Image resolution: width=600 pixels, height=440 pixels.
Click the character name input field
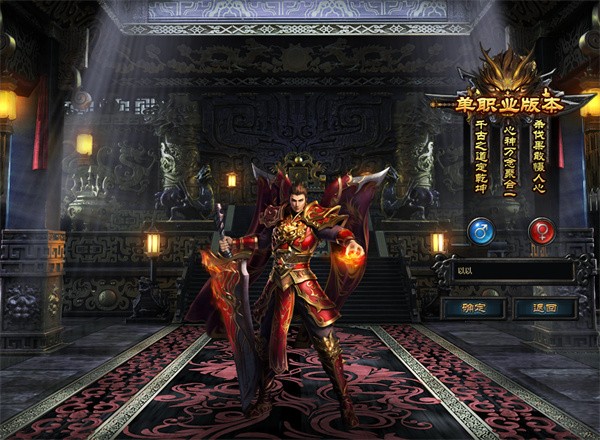[512, 270]
